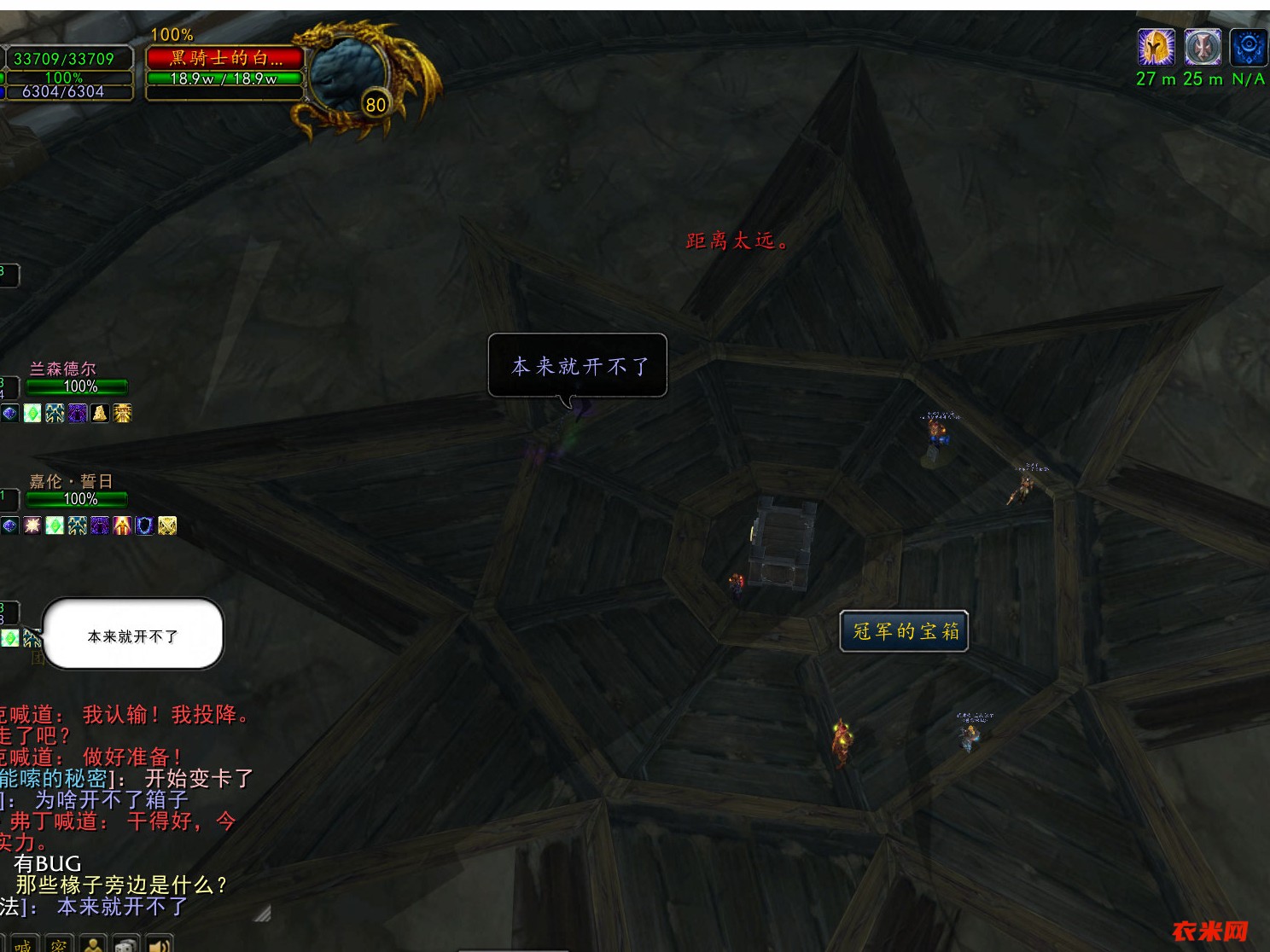This screenshot has width=1270, height=952.
Task: Click the golden crossed-swords buff on 嘉伦·誓日
Action: tap(166, 527)
